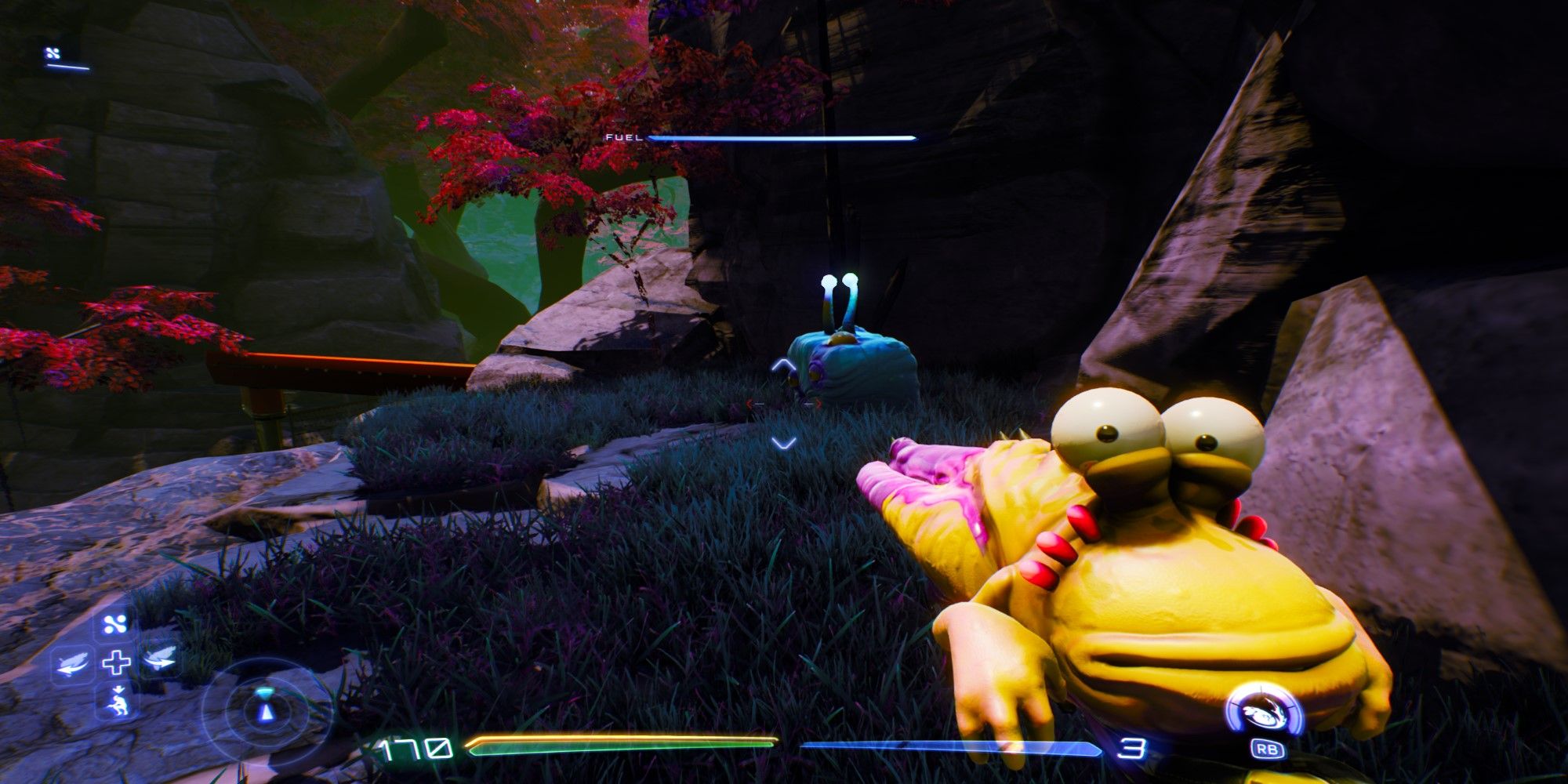Toggle the left chevron beside the crosshair
Viewport: 1568px width, 784px height.
pos(750,403)
